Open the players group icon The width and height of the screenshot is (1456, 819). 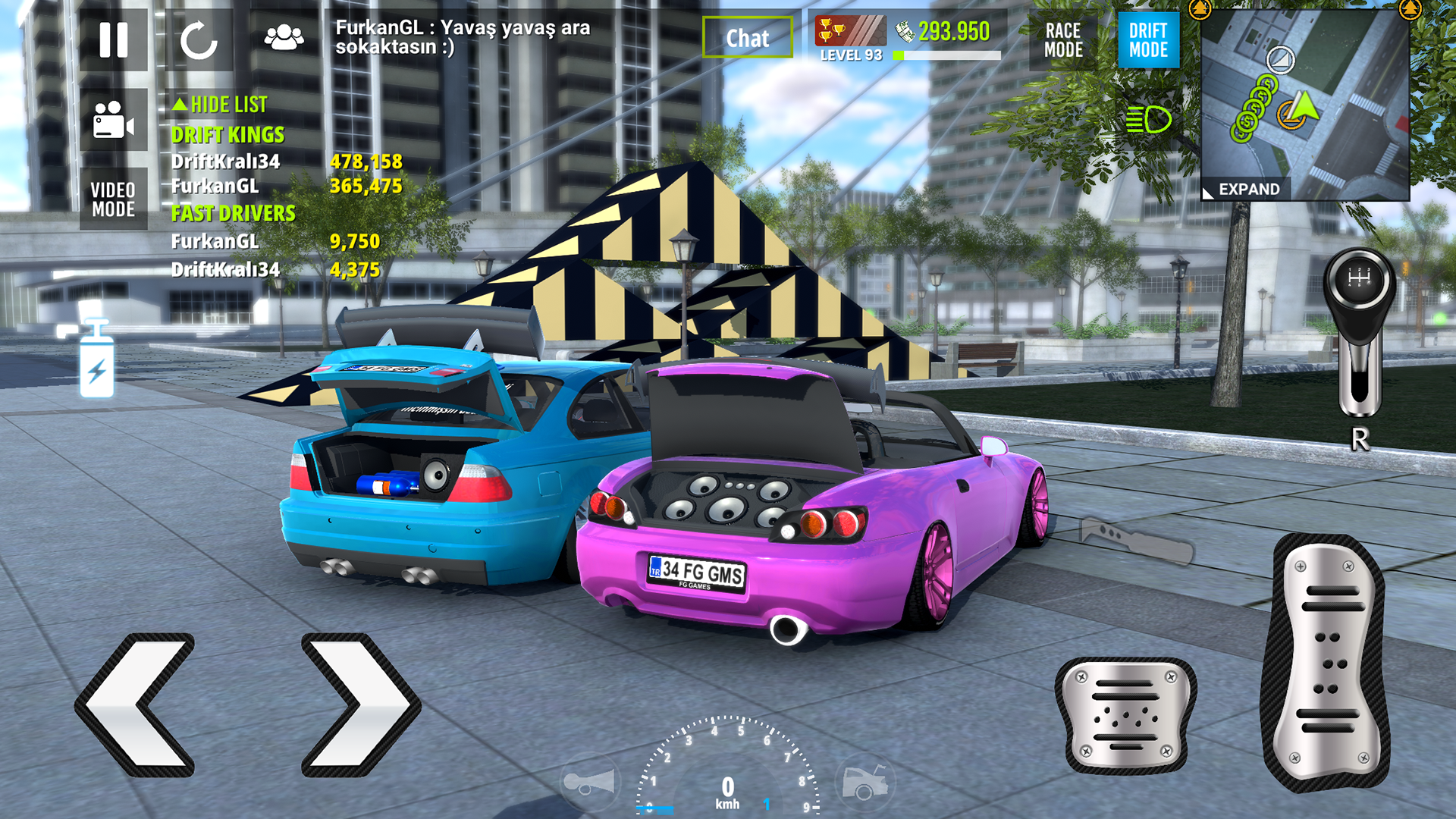click(284, 38)
